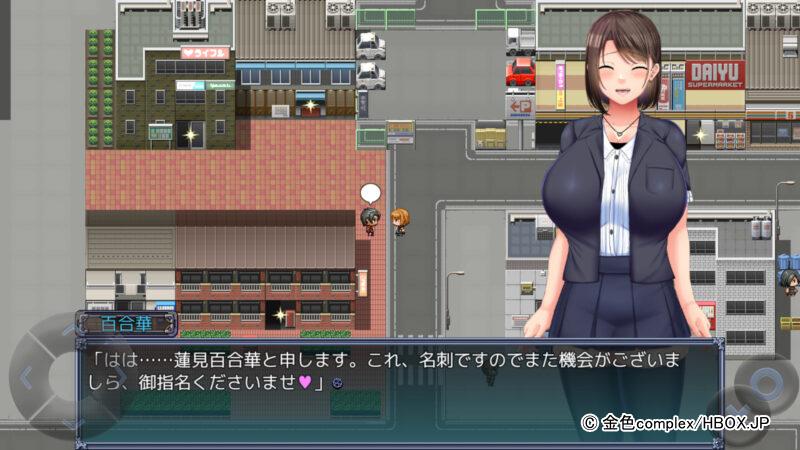Tap the left arrow on the virtual d-pad
Viewport: 800px width, 450px height.
point(27,379)
